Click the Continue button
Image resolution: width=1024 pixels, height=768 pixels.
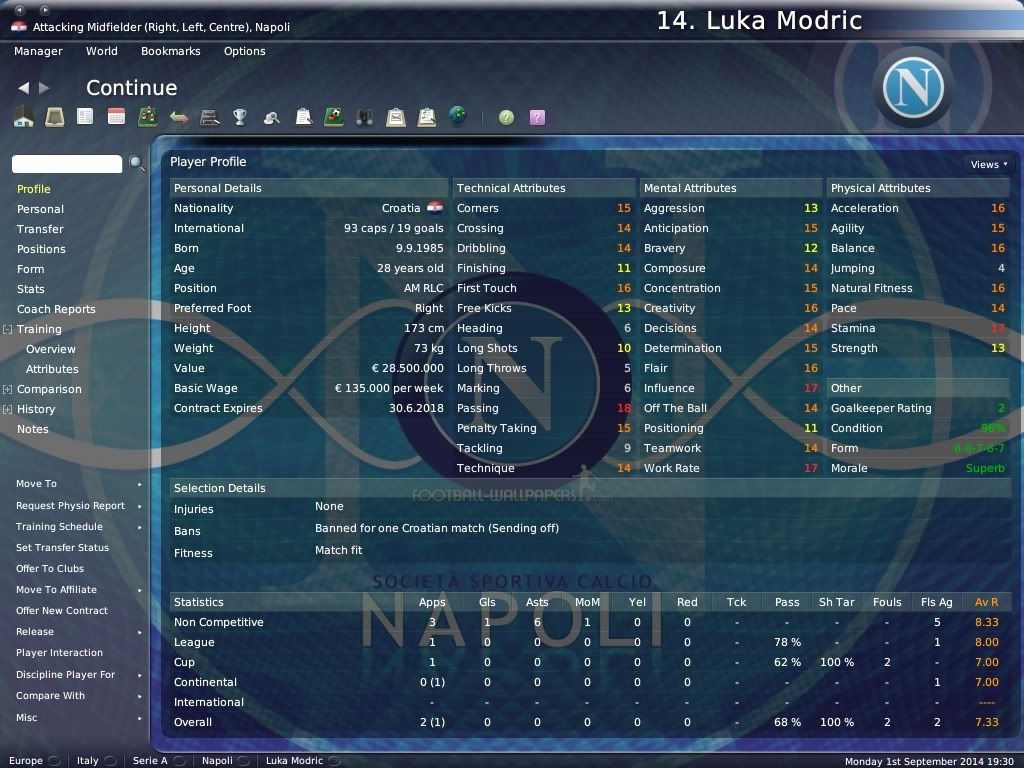(131, 88)
